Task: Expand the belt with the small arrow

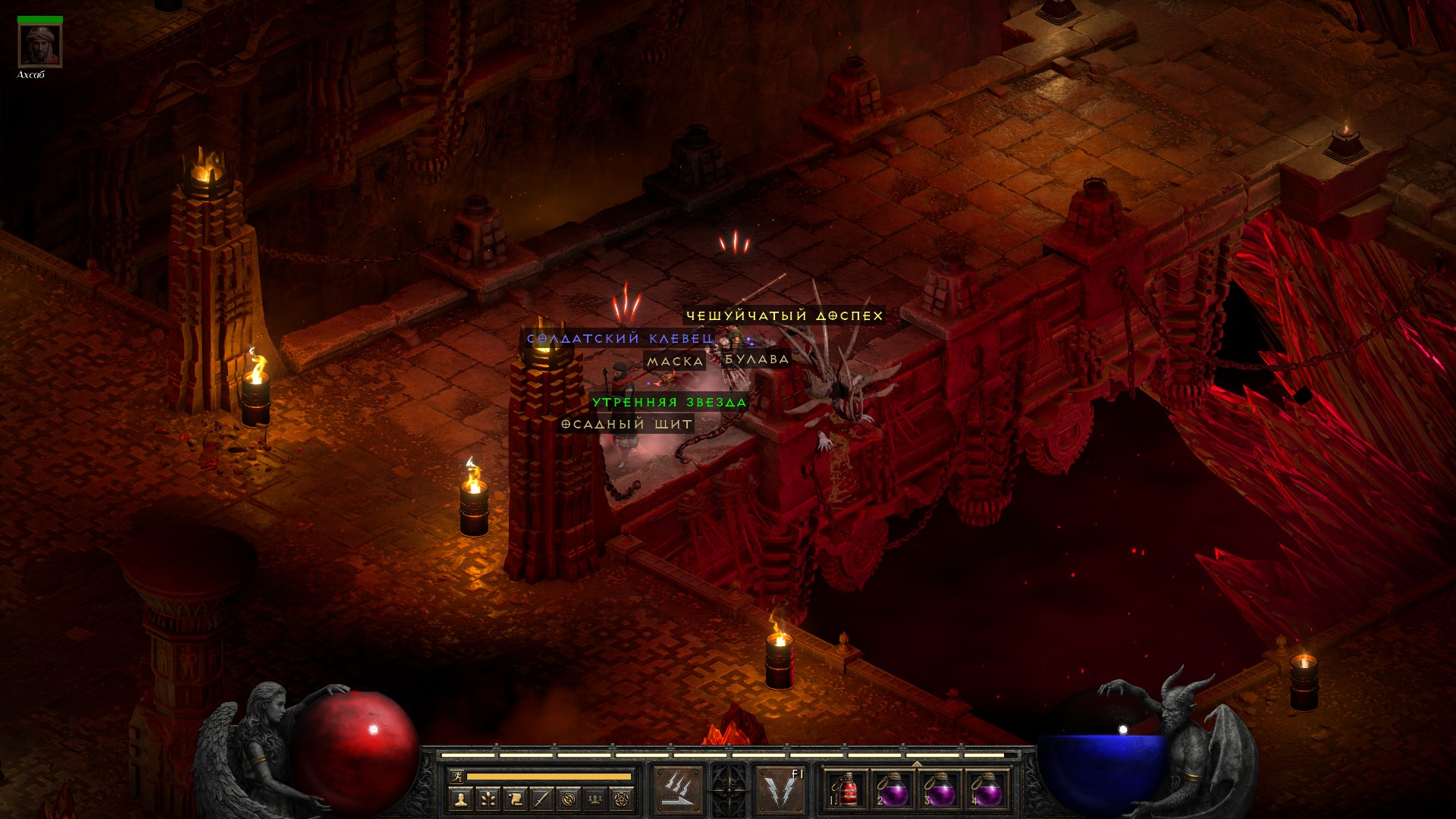Action: 916,764
